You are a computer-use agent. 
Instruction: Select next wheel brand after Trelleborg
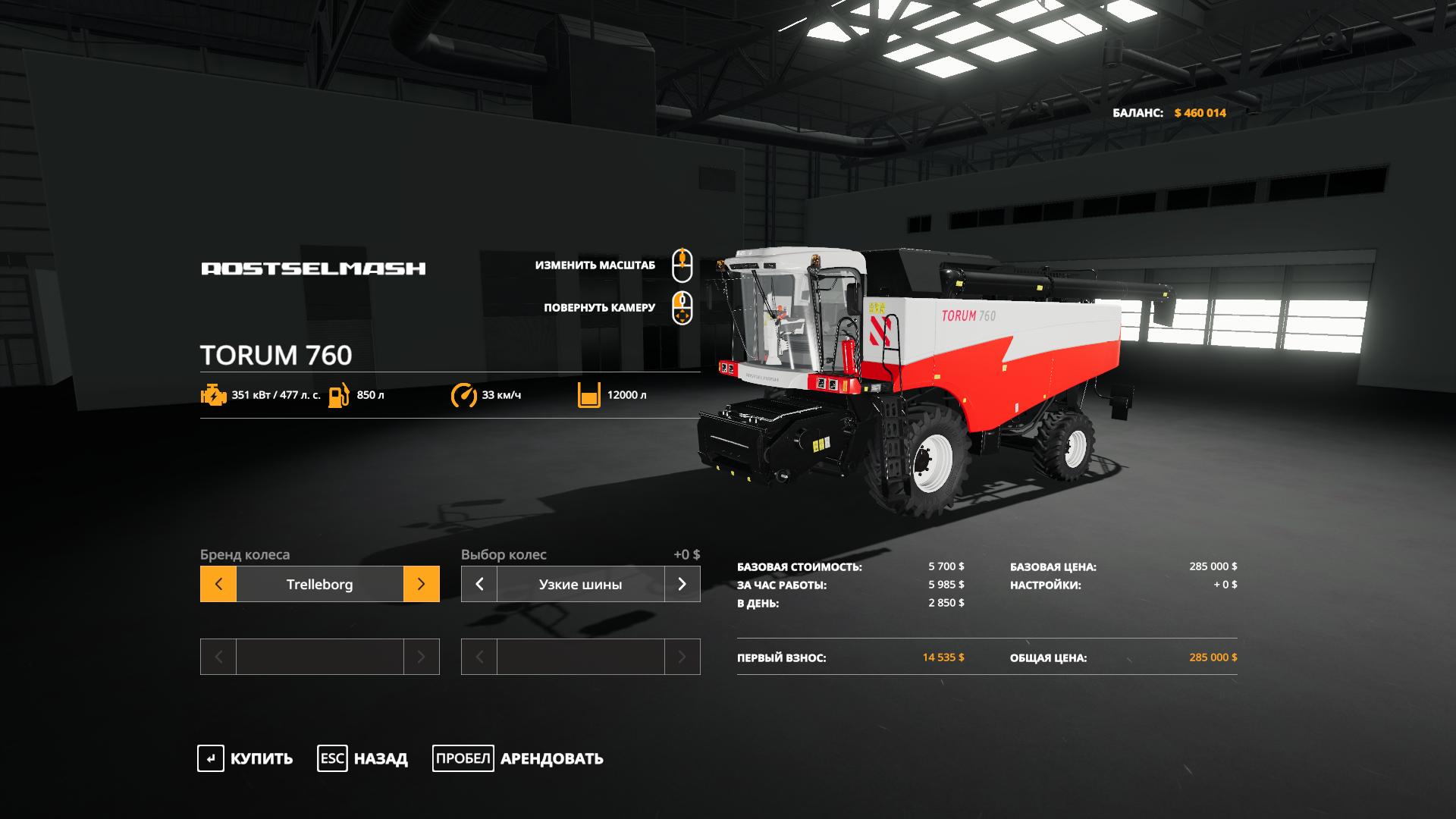pyautogui.click(x=421, y=584)
